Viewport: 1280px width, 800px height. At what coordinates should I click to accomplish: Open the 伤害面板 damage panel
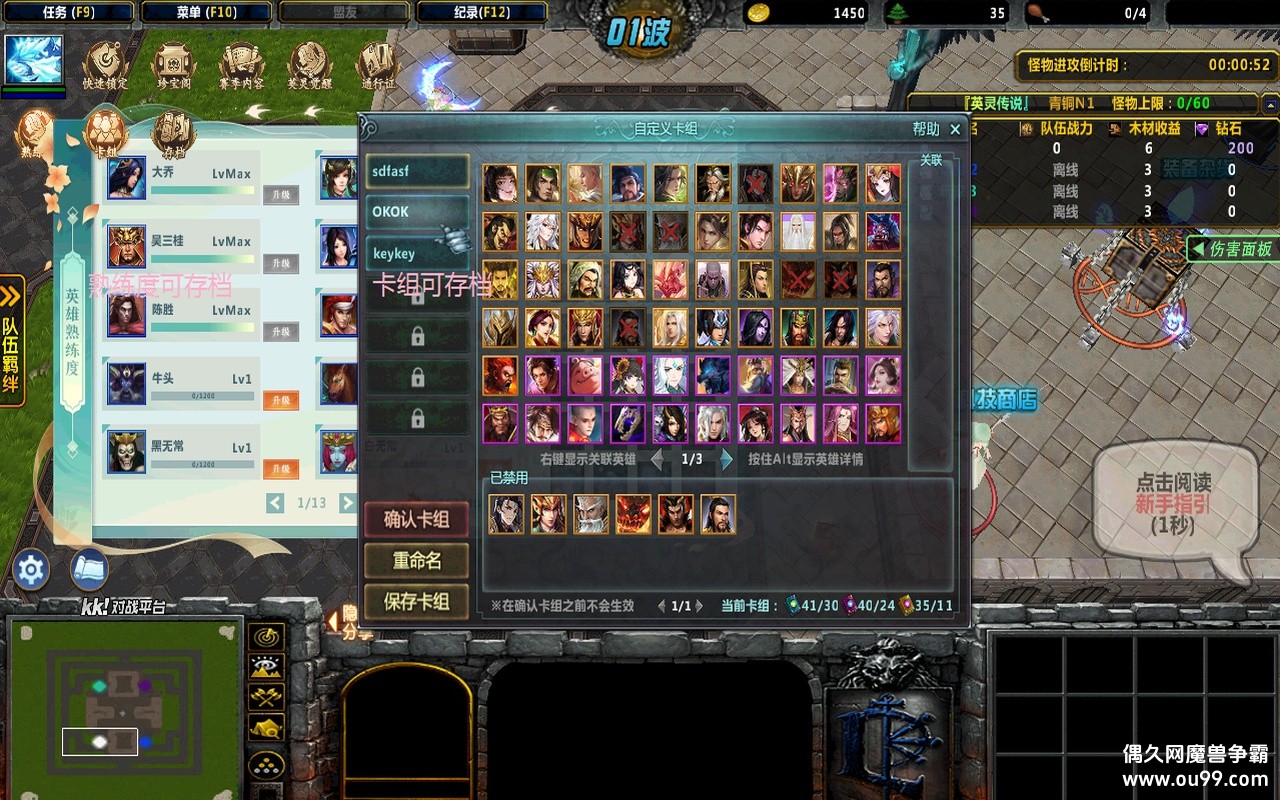point(1231,249)
